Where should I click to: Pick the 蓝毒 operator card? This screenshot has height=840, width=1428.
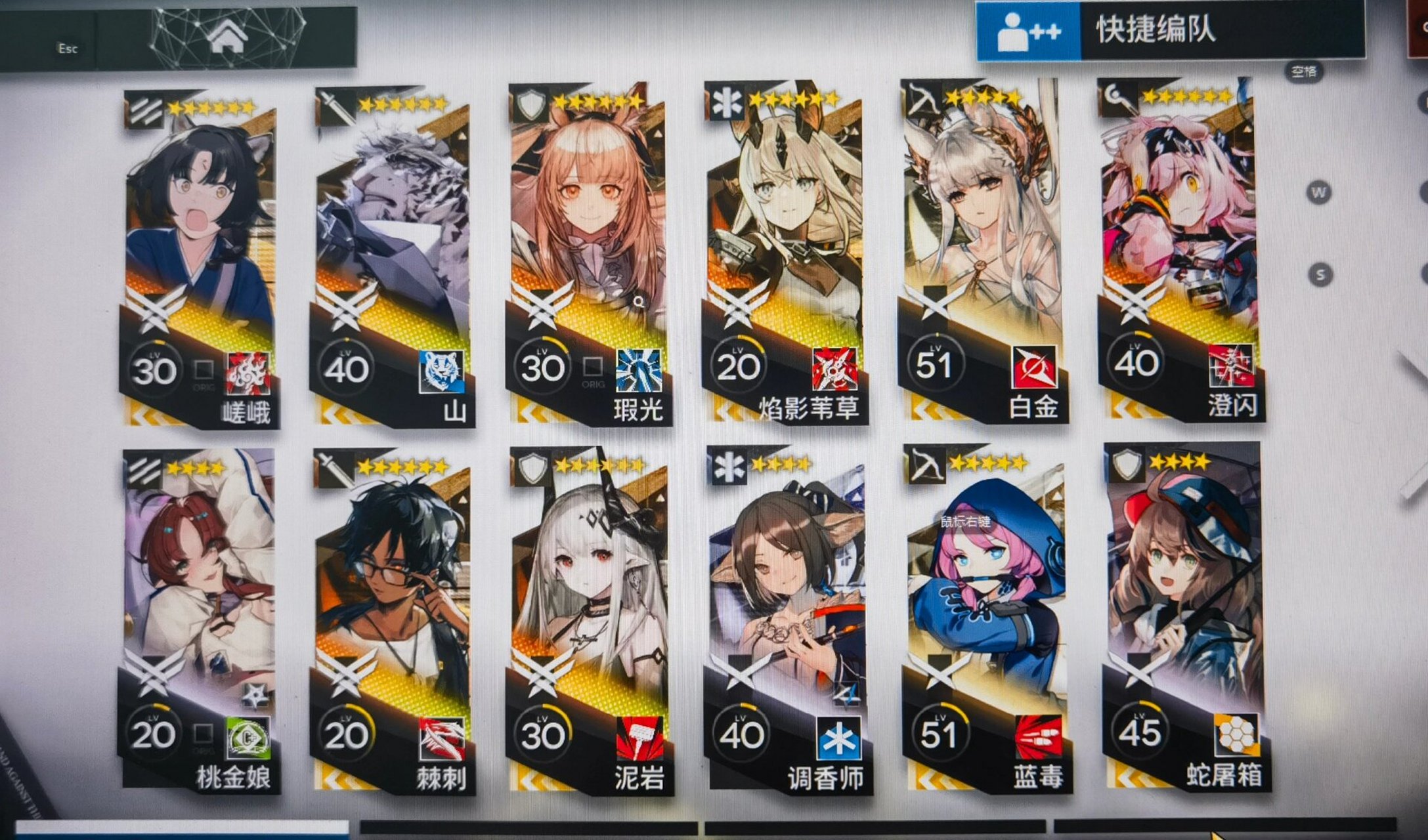click(985, 620)
